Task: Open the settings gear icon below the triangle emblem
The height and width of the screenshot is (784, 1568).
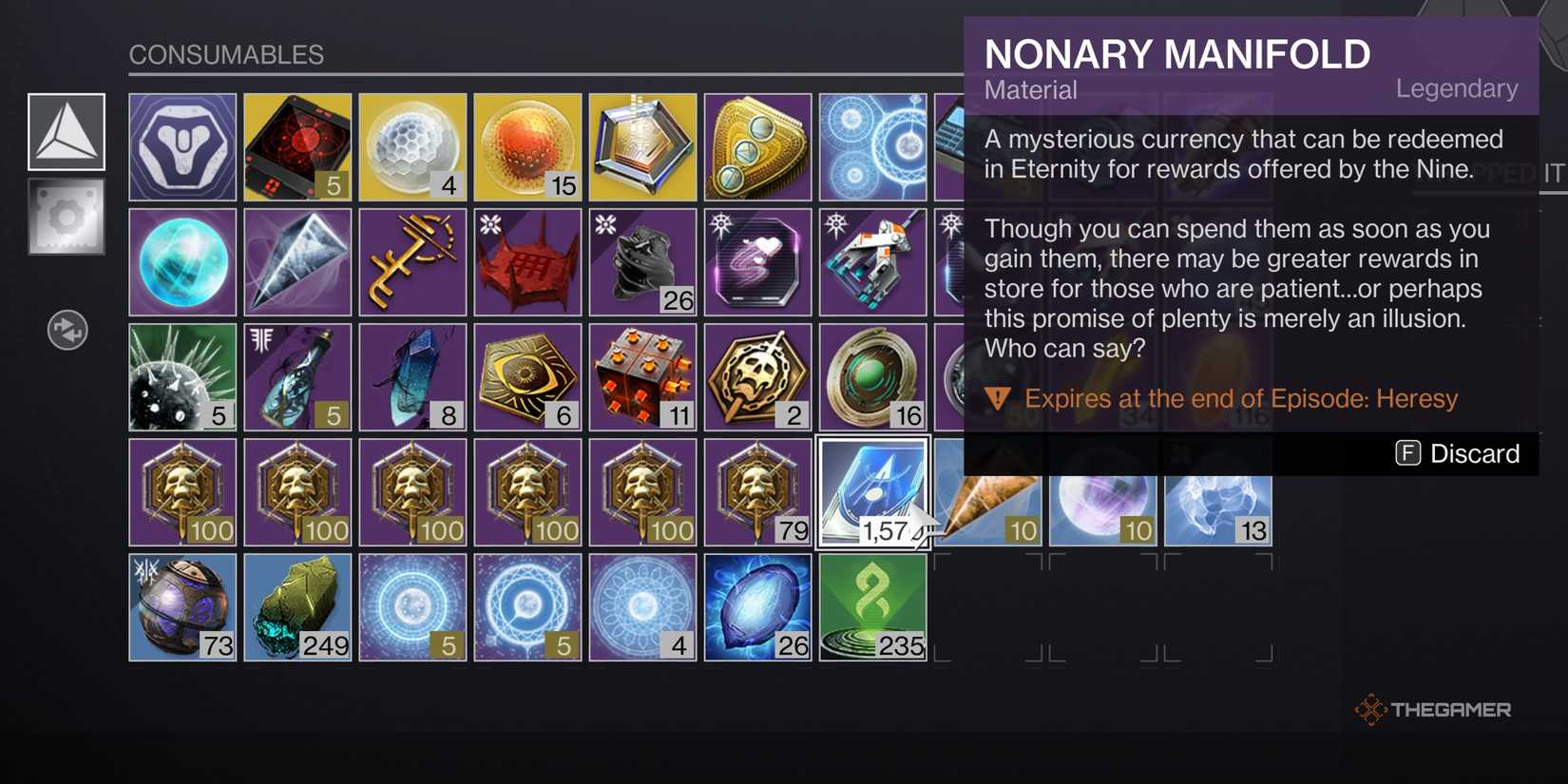Action: (67, 217)
